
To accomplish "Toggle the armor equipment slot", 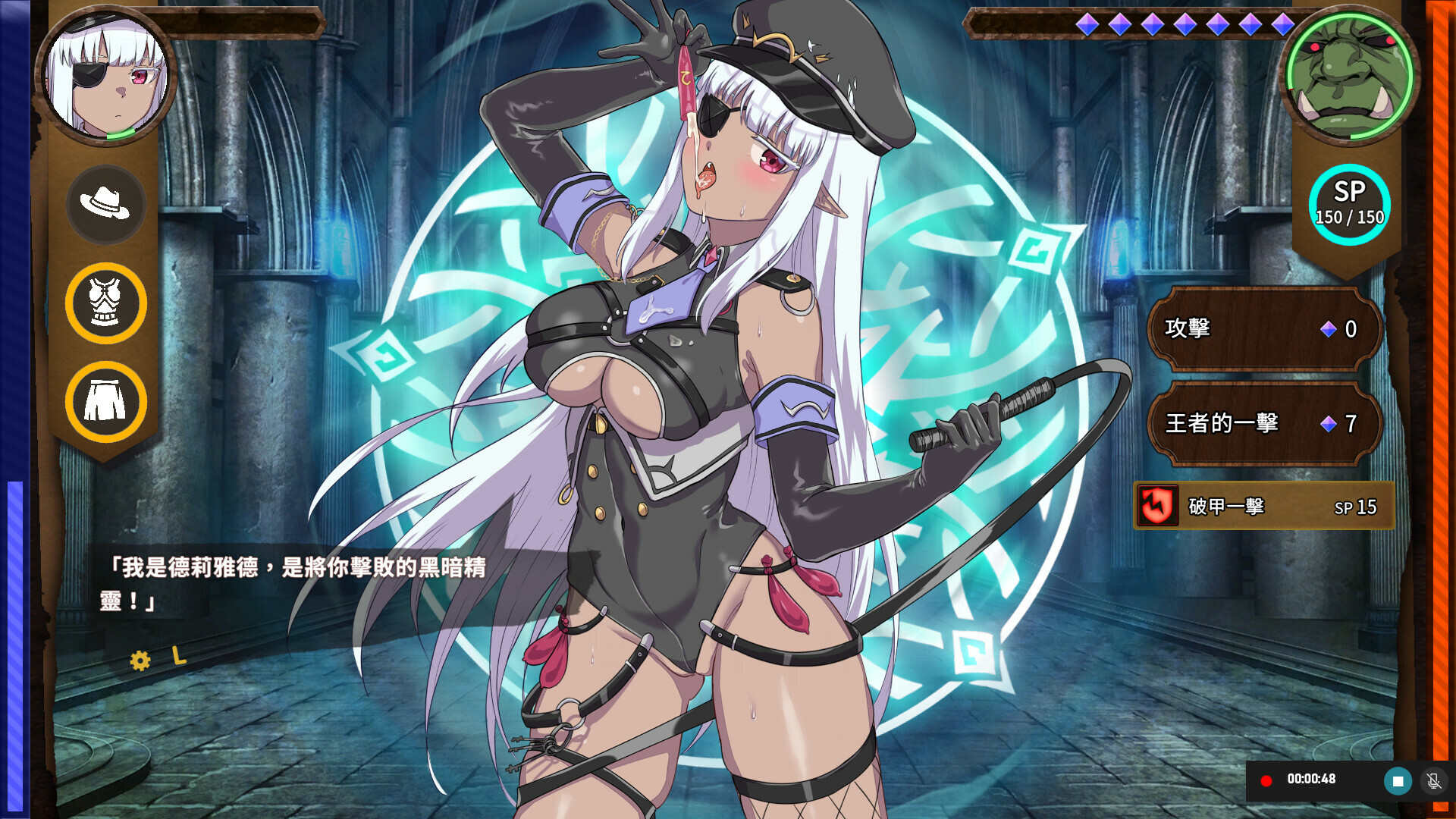I will click(105, 303).
